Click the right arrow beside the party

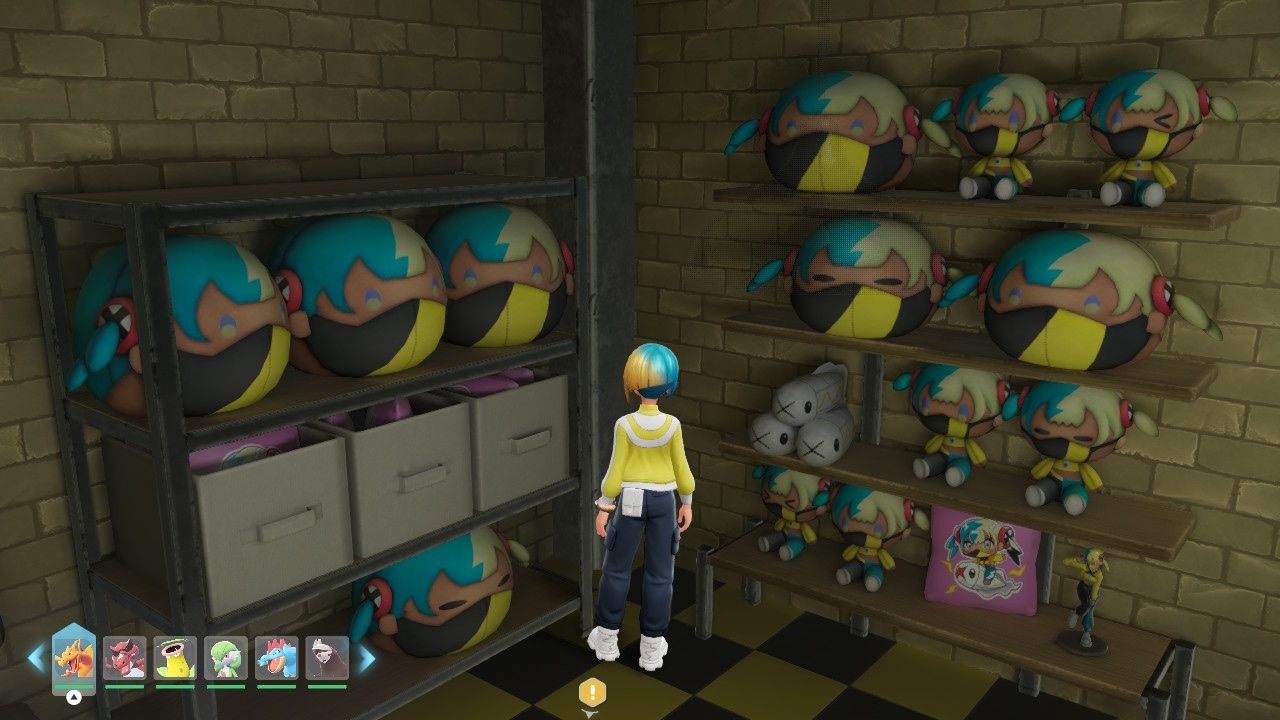(x=367, y=658)
